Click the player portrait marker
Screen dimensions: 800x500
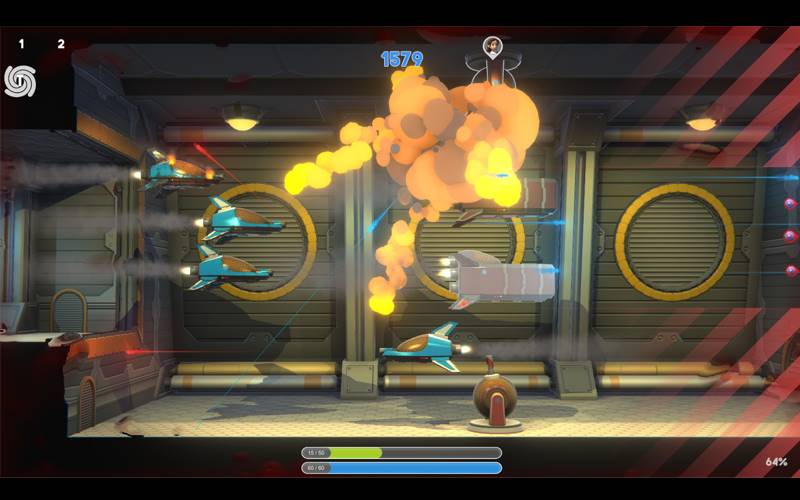(492, 46)
